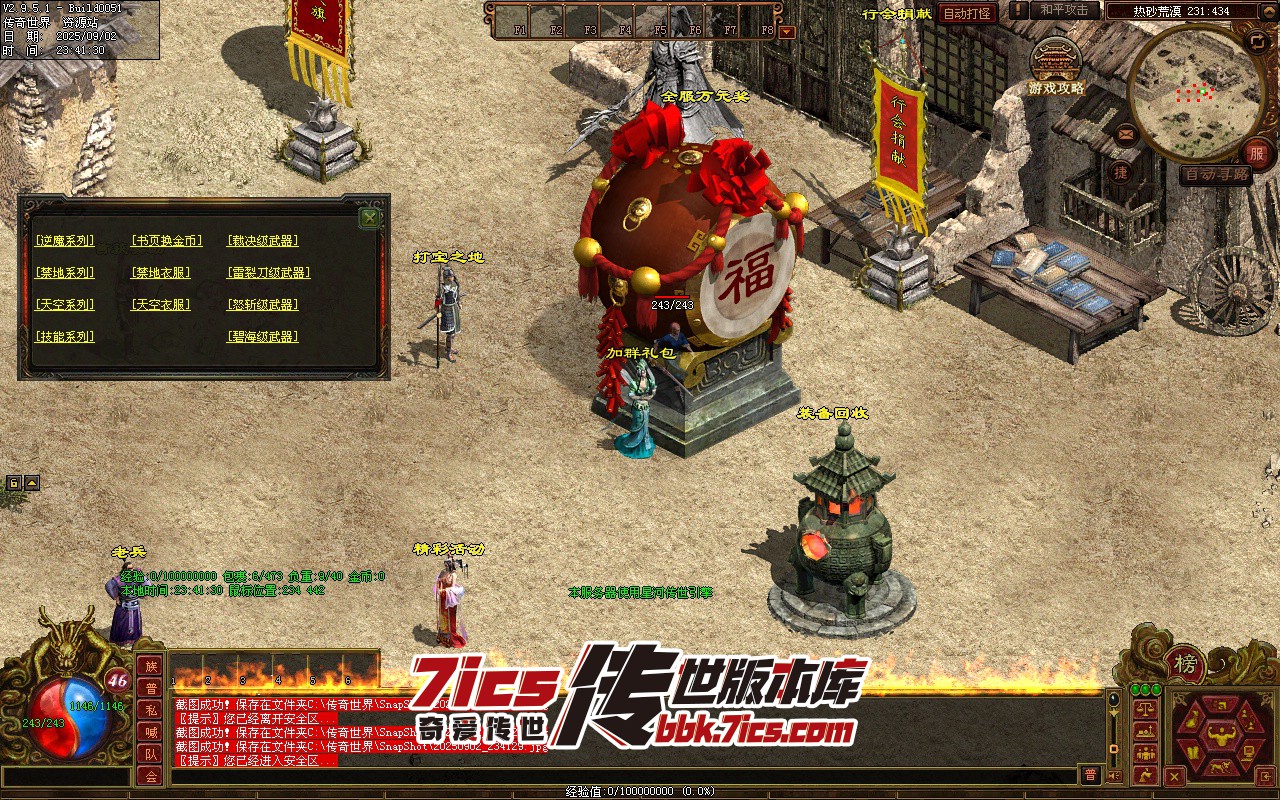Choose the 裁决级武器 entry

(263, 241)
